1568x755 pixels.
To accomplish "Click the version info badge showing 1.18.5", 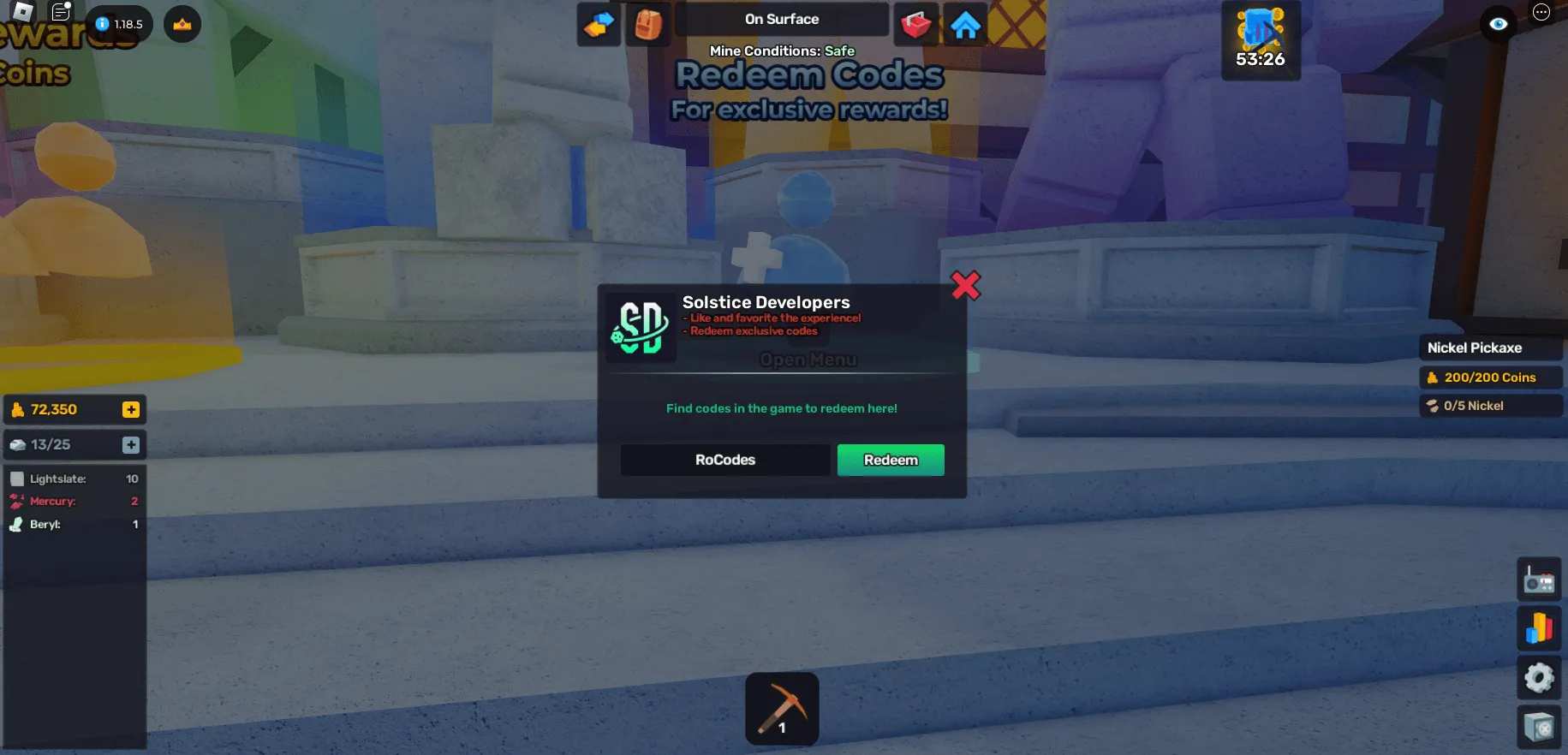I will point(118,24).
